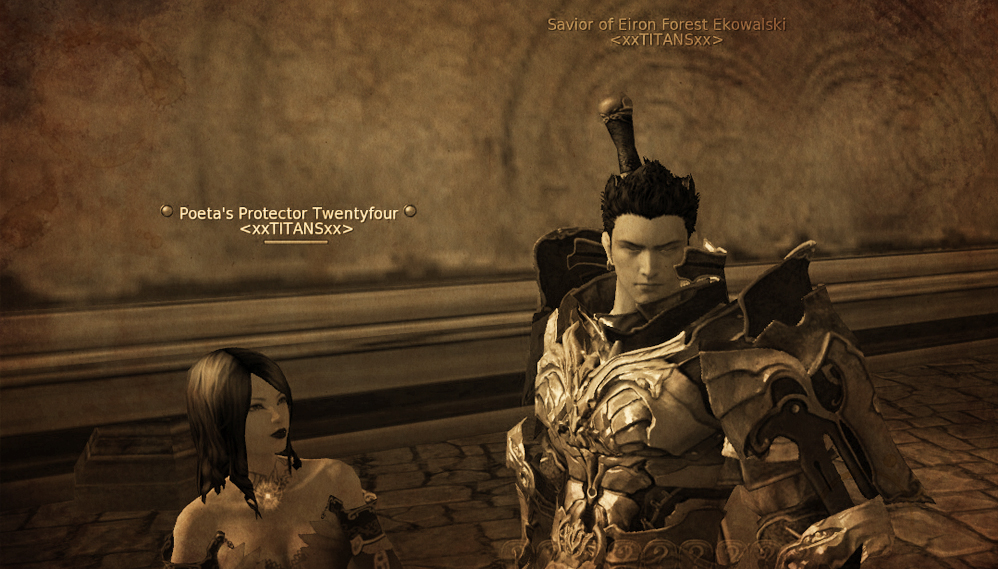Select the Poeta's Protector Twentyfour nameplate
The height and width of the screenshot is (569, 998).
click(x=288, y=213)
